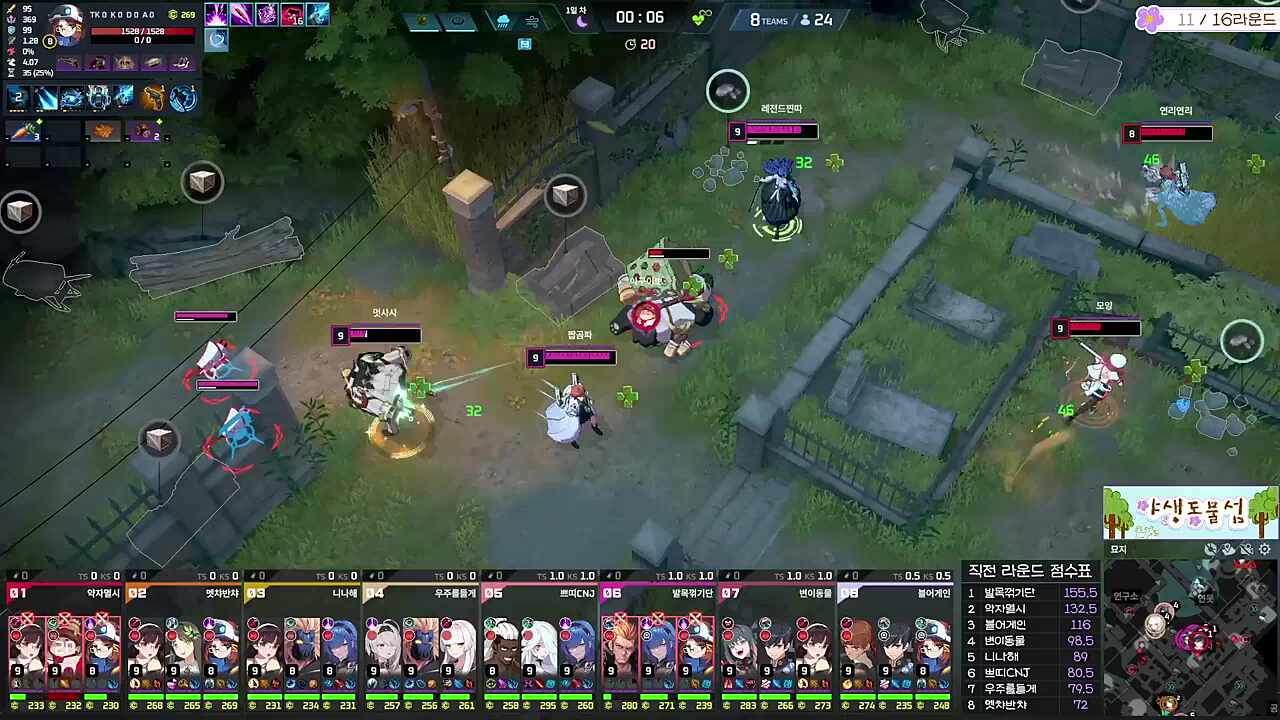Select the first ability icon in the skill bar
The height and width of the screenshot is (720, 1280).
point(16,96)
